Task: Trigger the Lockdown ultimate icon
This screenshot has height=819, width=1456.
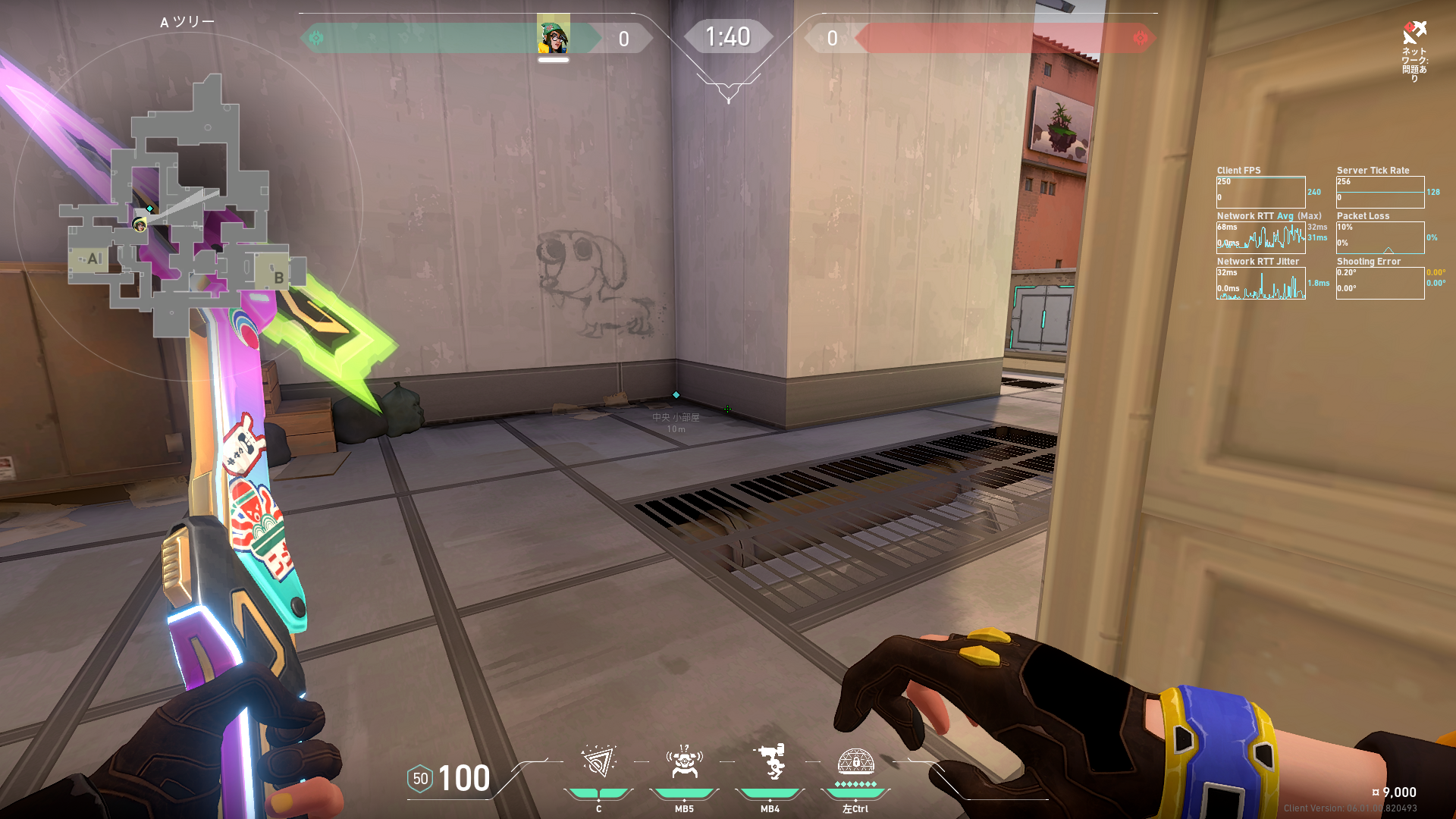Action: [x=855, y=761]
